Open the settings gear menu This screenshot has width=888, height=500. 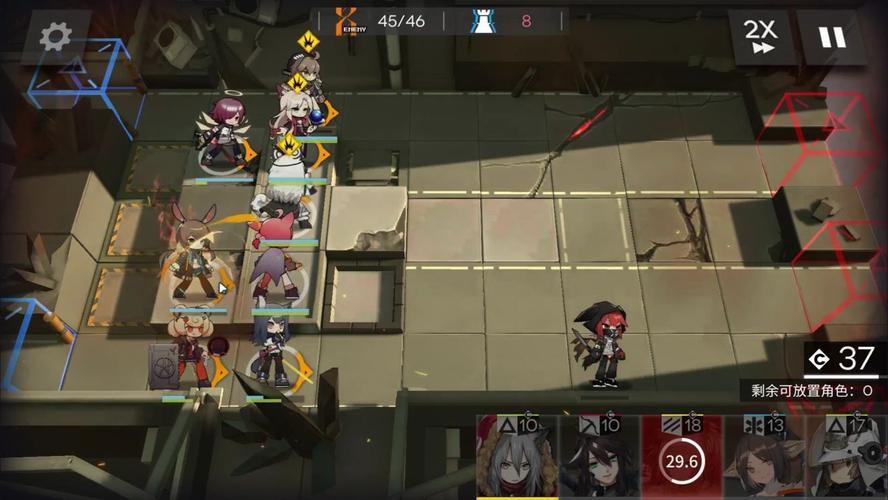click(57, 37)
